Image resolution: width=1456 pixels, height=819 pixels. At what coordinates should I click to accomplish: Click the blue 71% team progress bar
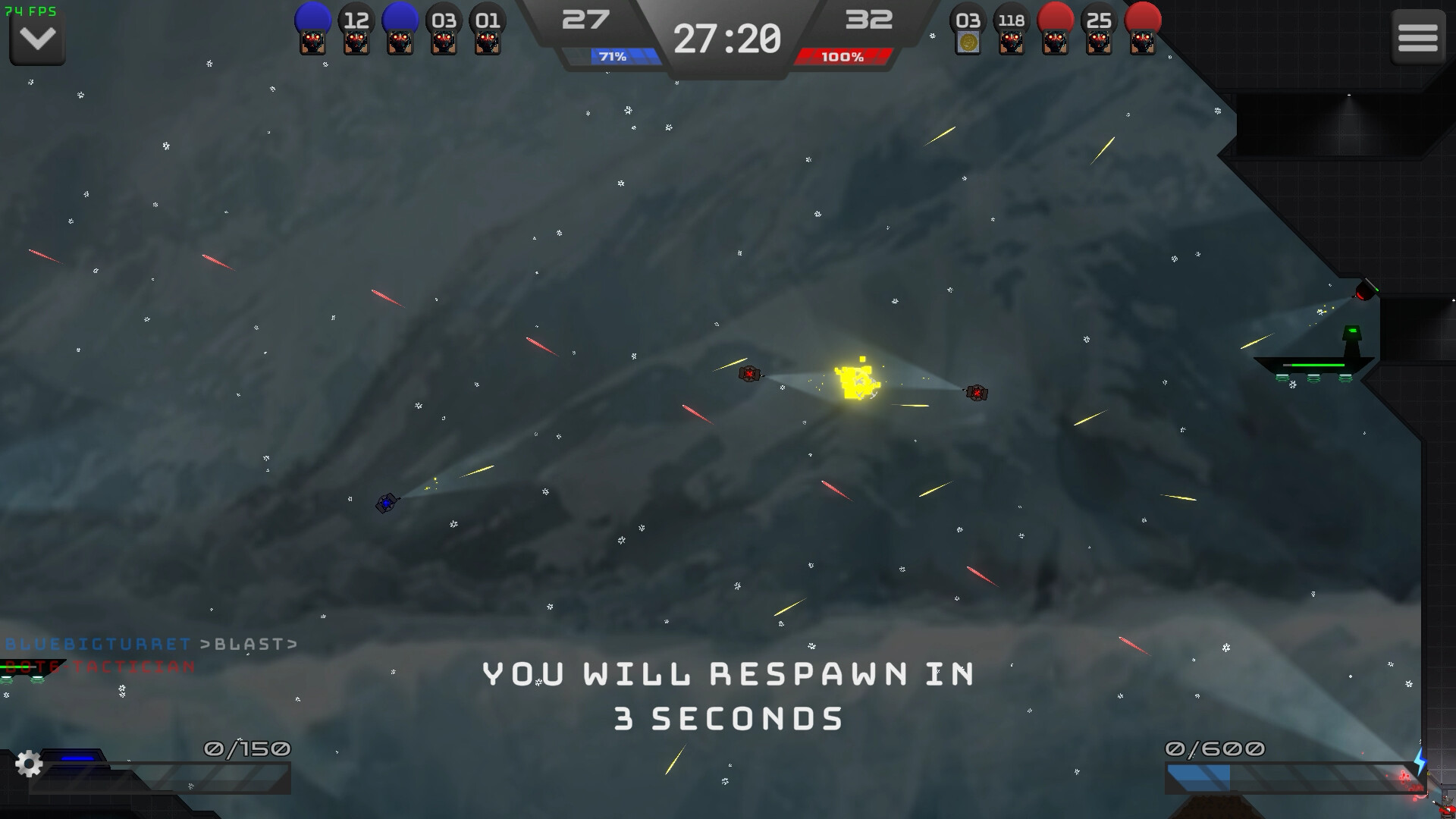tap(611, 55)
